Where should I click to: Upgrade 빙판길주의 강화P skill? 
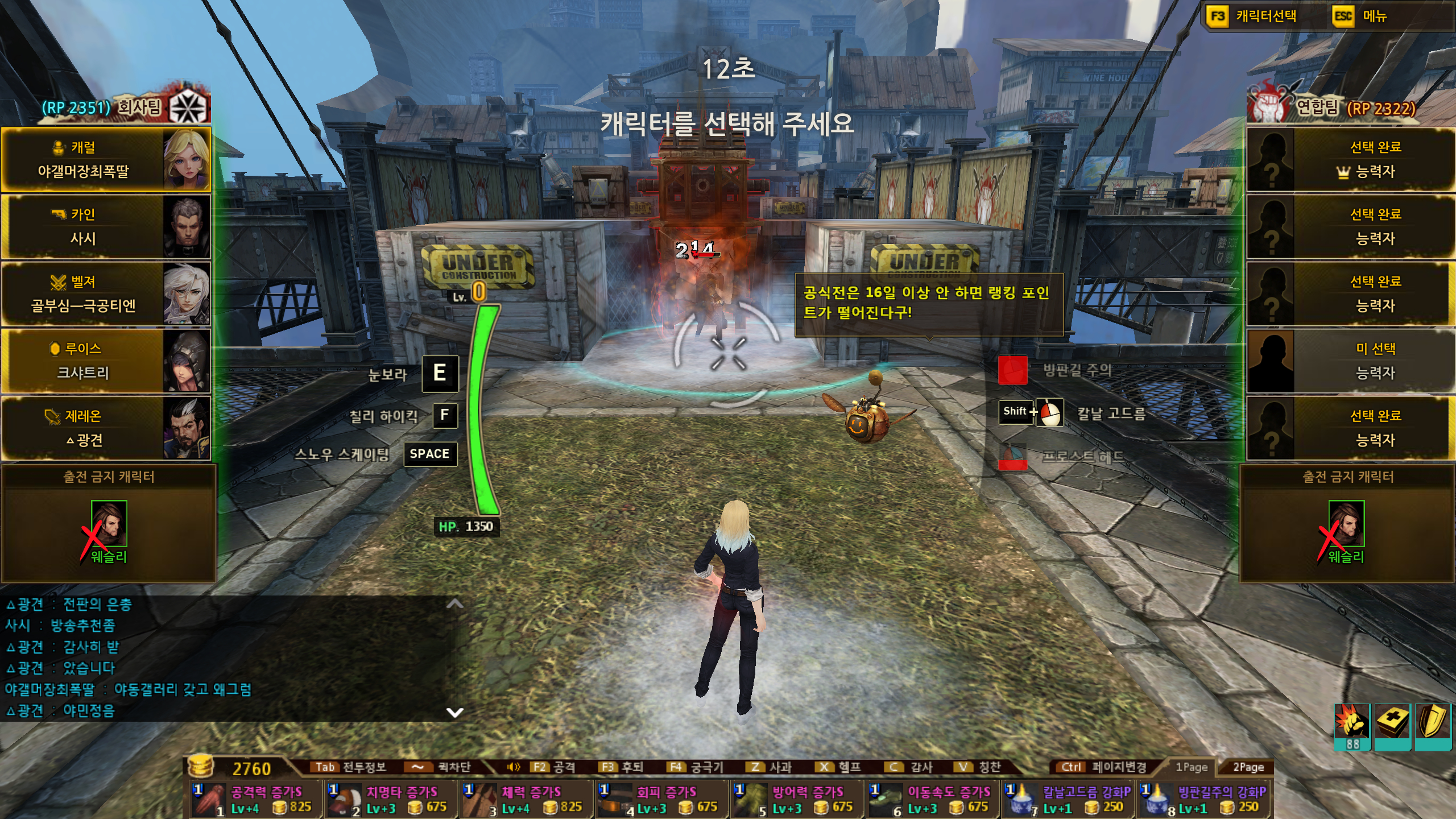1204,799
